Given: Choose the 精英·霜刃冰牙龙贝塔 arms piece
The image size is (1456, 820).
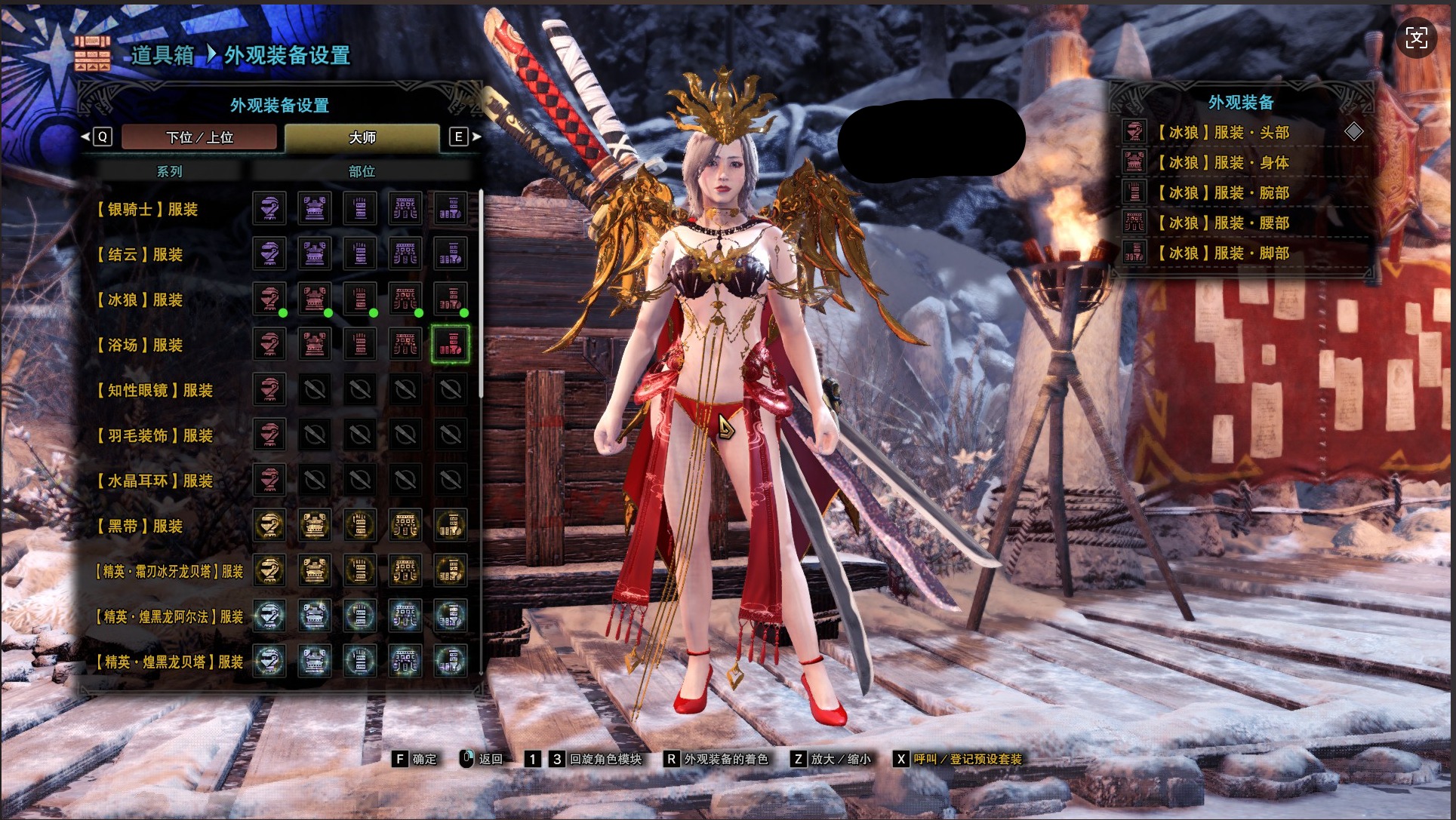Looking at the screenshot, I should point(360,571).
